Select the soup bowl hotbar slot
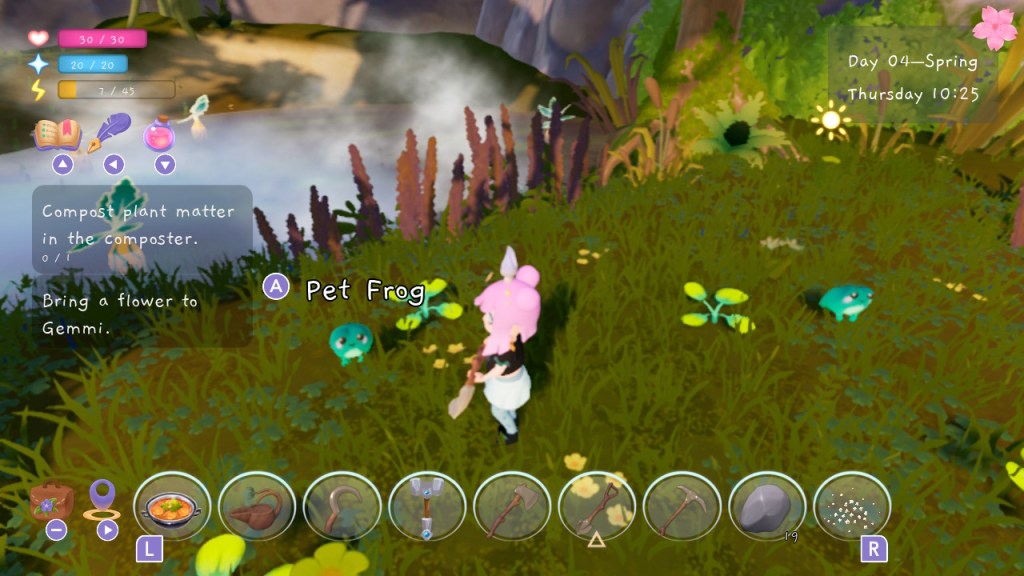Image resolution: width=1024 pixels, height=576 pixels. coord(172,507)
